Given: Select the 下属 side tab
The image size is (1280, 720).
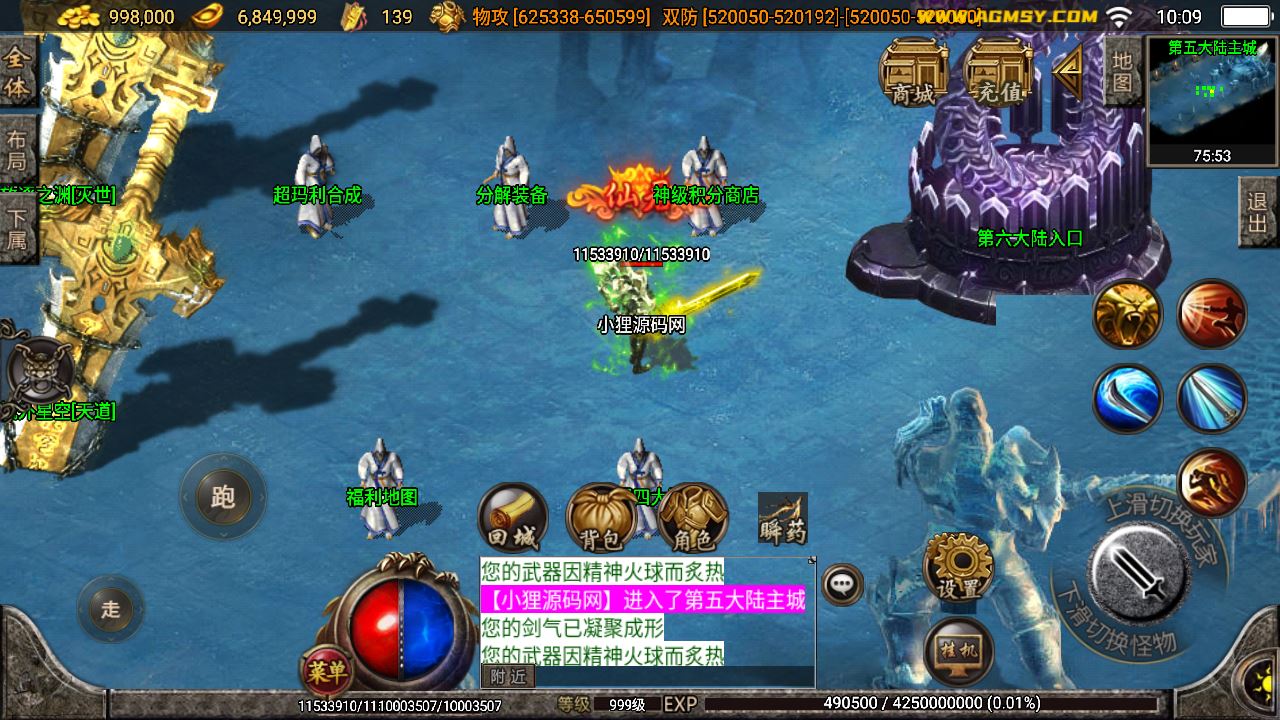Looking at the screenshot, I should click(17, 227).
